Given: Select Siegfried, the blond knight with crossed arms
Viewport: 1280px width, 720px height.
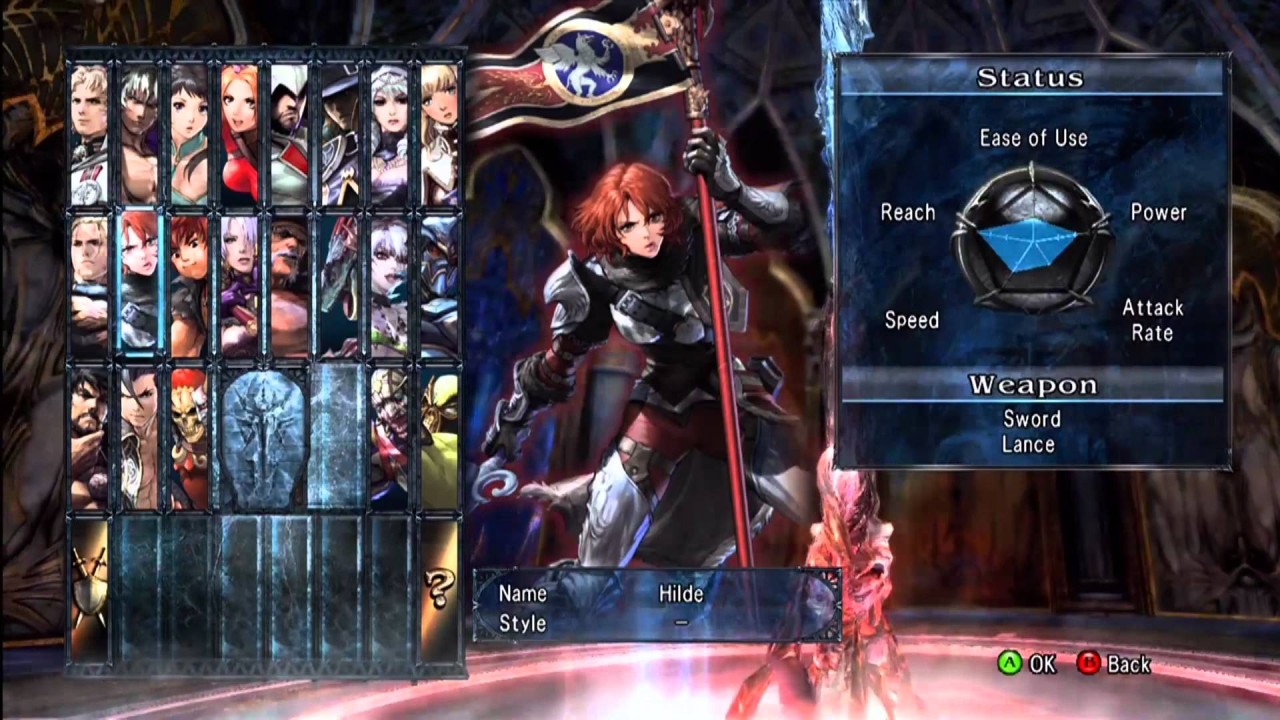Looking at the screenshot, I should [x=90, y=286].
